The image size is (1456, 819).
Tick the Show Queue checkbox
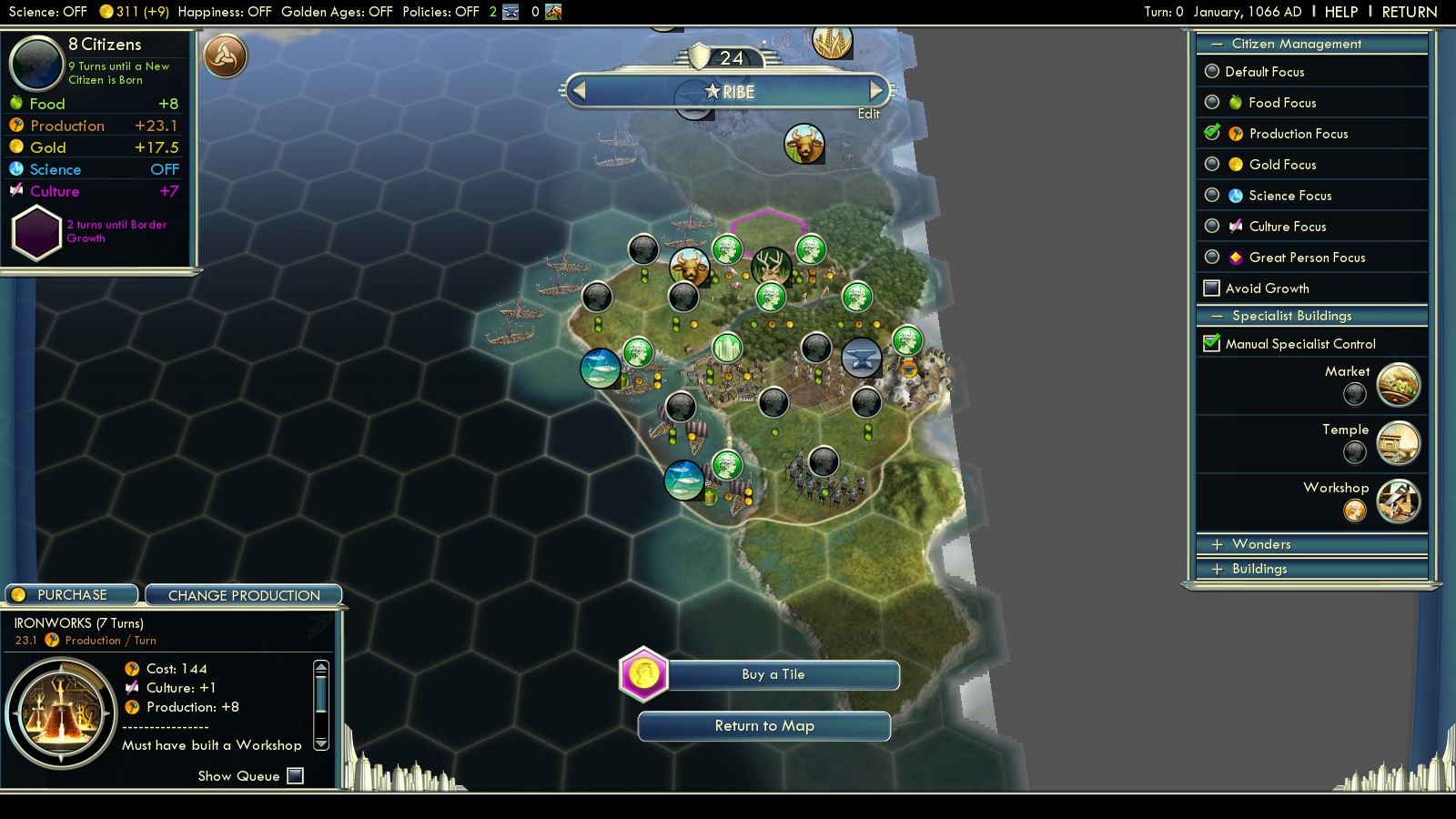click(x=295, y=776)
